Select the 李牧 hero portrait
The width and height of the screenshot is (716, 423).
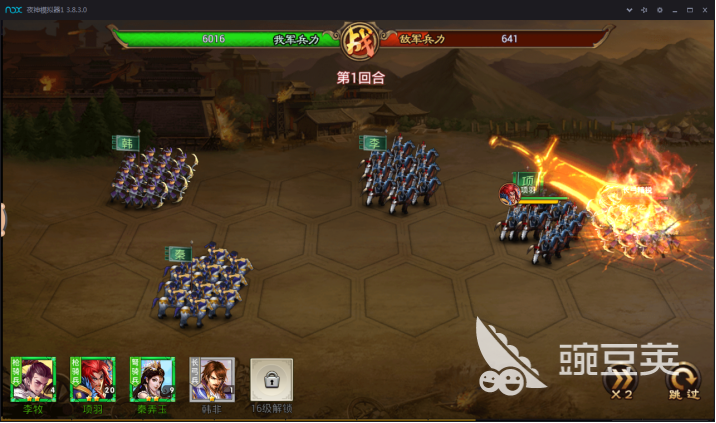(x=32, y=380)
